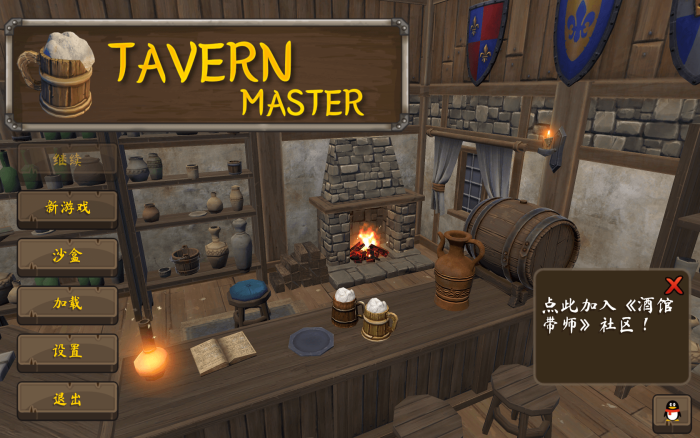Viewport: 700px width, 438px height.
Task: Open the 沙盒 sandbox mode
Action: click(67, 255)
